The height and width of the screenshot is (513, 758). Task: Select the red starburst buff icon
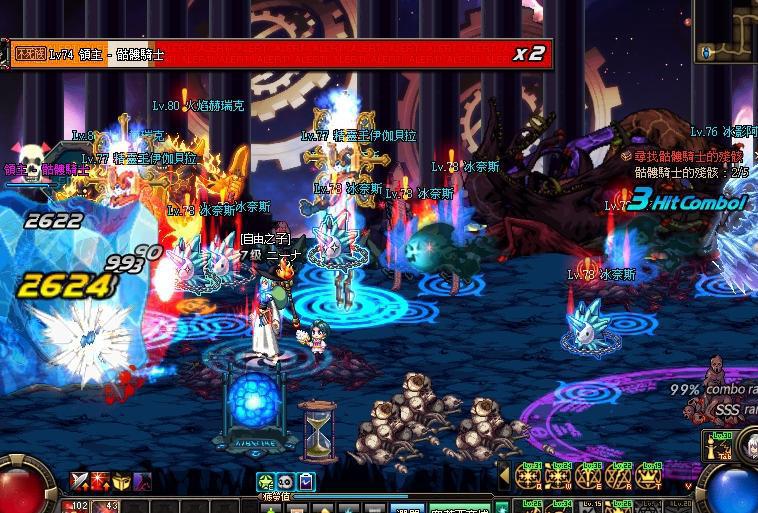100,482
